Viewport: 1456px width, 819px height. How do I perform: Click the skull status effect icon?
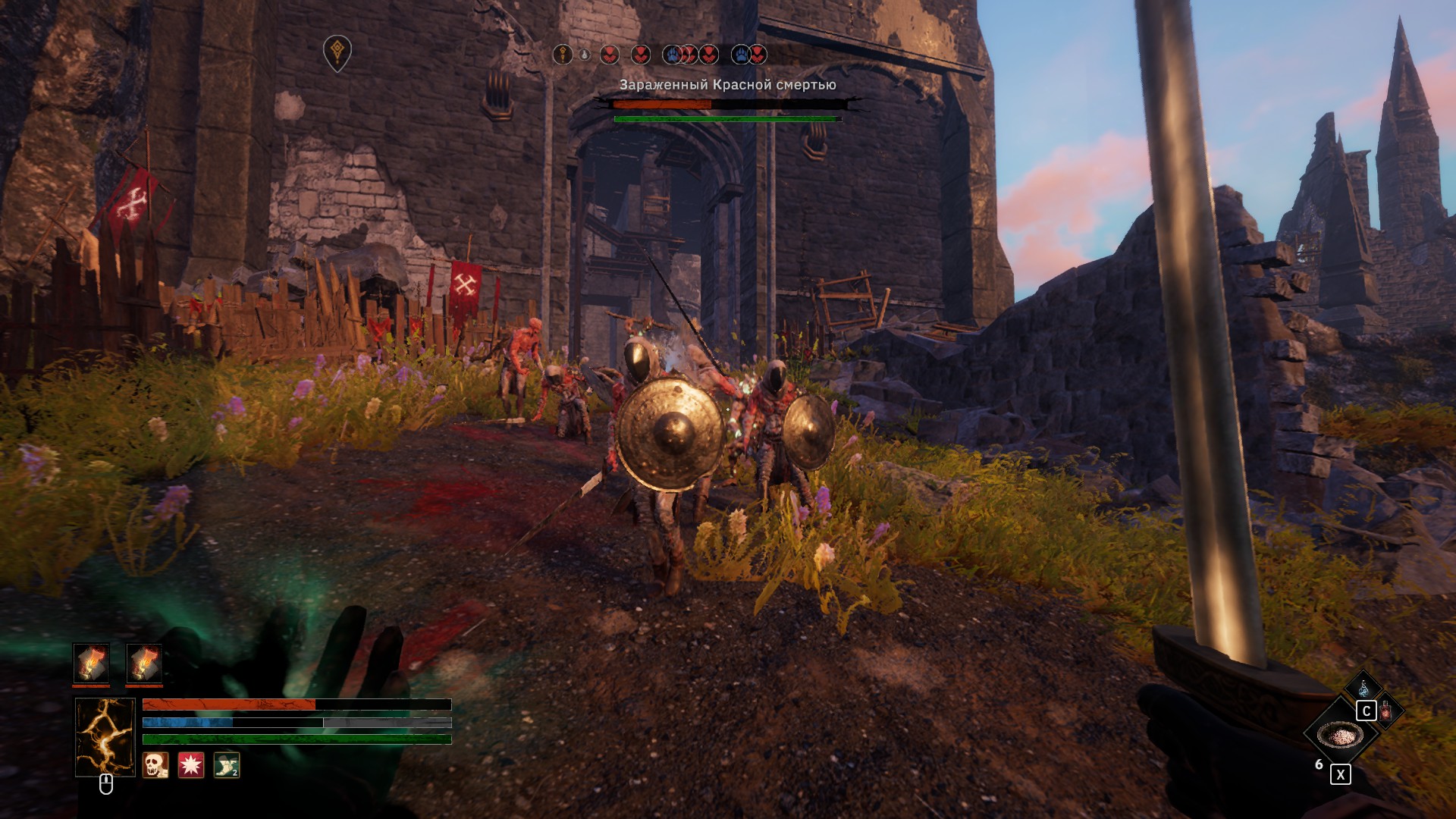click(155, 765)
